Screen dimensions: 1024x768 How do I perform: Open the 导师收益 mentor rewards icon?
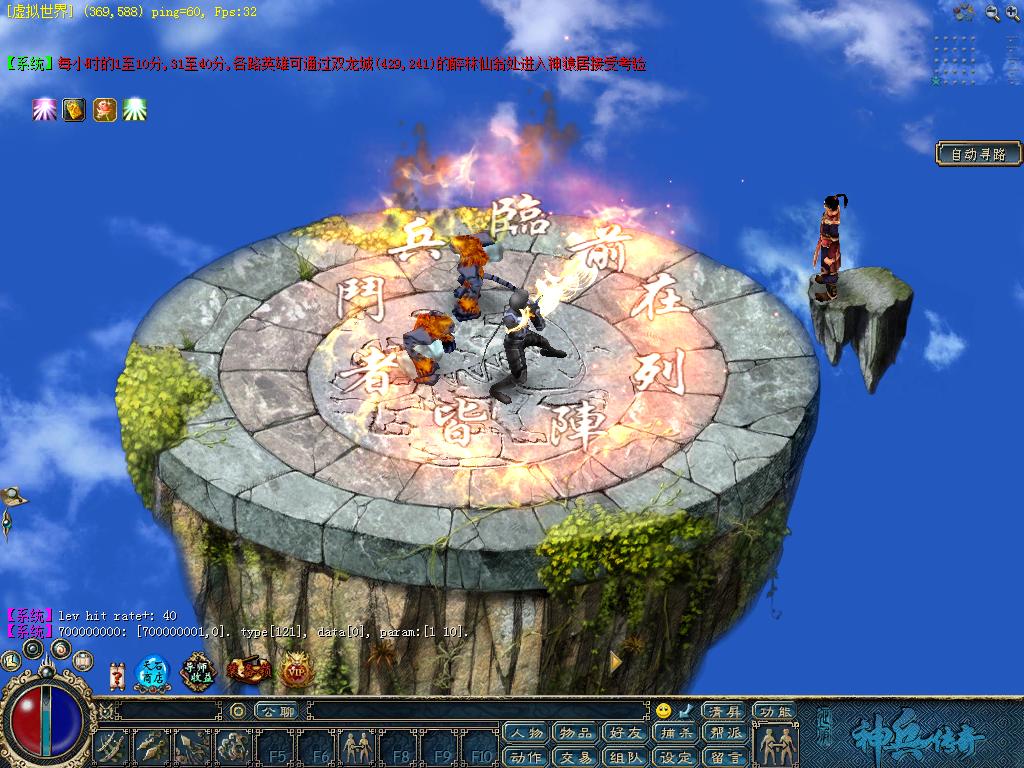tap(200, 671)
